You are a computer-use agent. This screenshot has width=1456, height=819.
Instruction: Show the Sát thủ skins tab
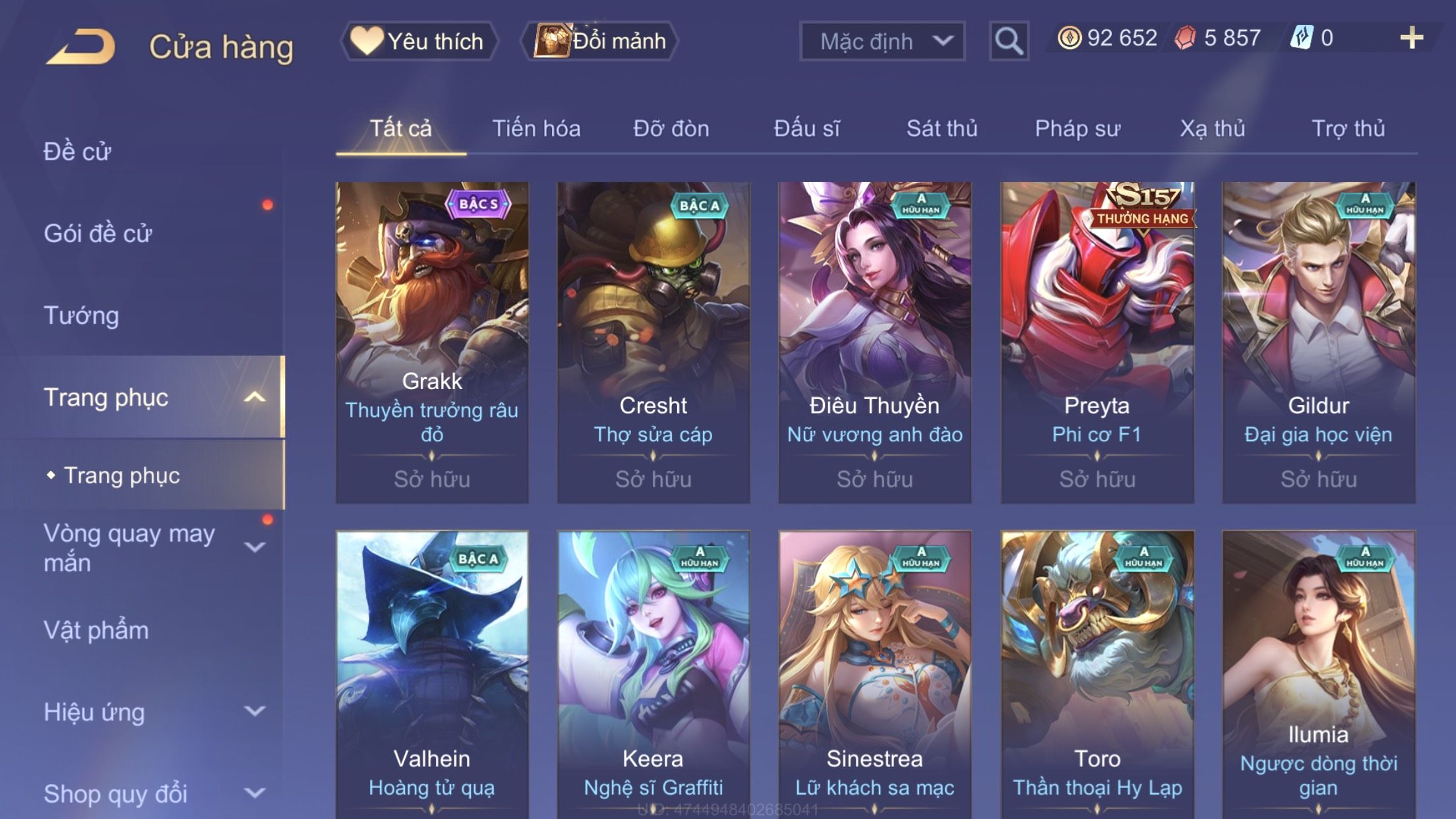(x=942, y=129)
